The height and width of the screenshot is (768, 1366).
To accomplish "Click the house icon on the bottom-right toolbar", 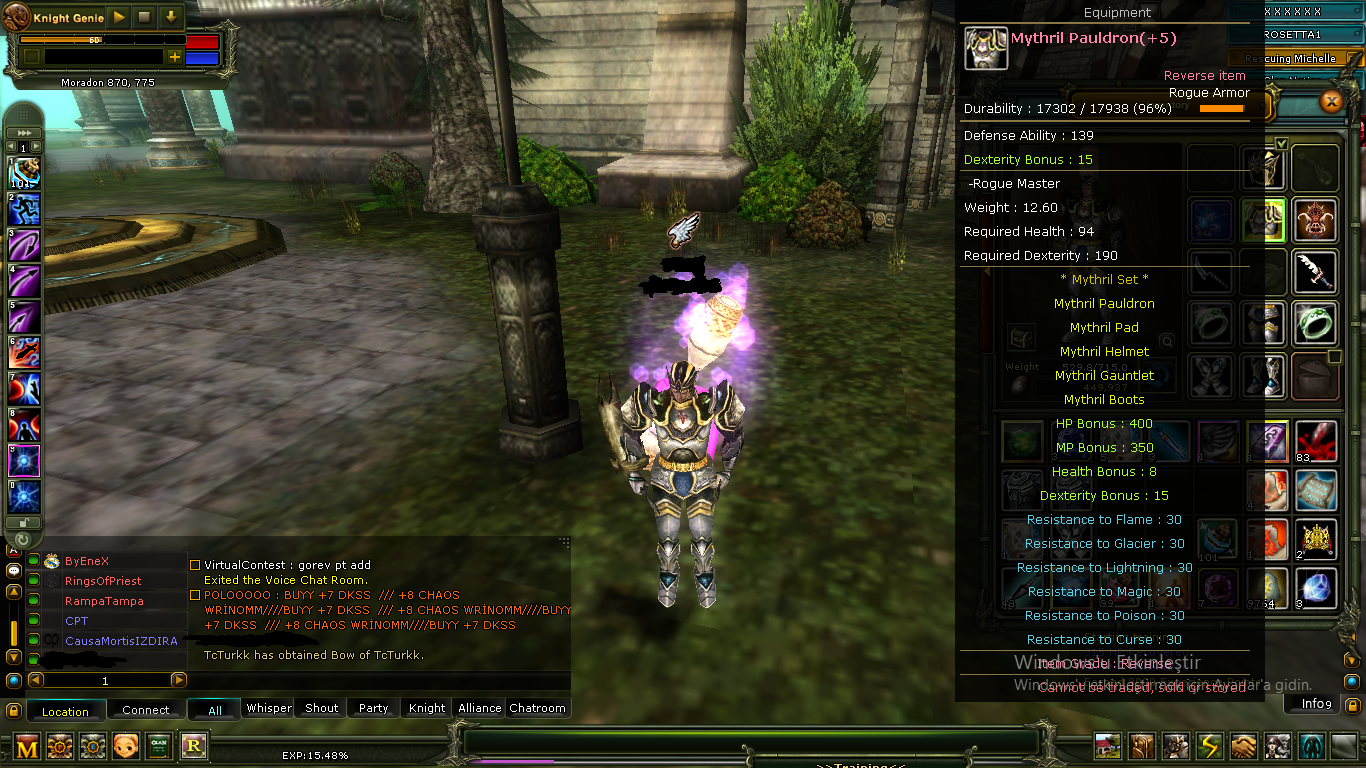I will point(1106,744).
